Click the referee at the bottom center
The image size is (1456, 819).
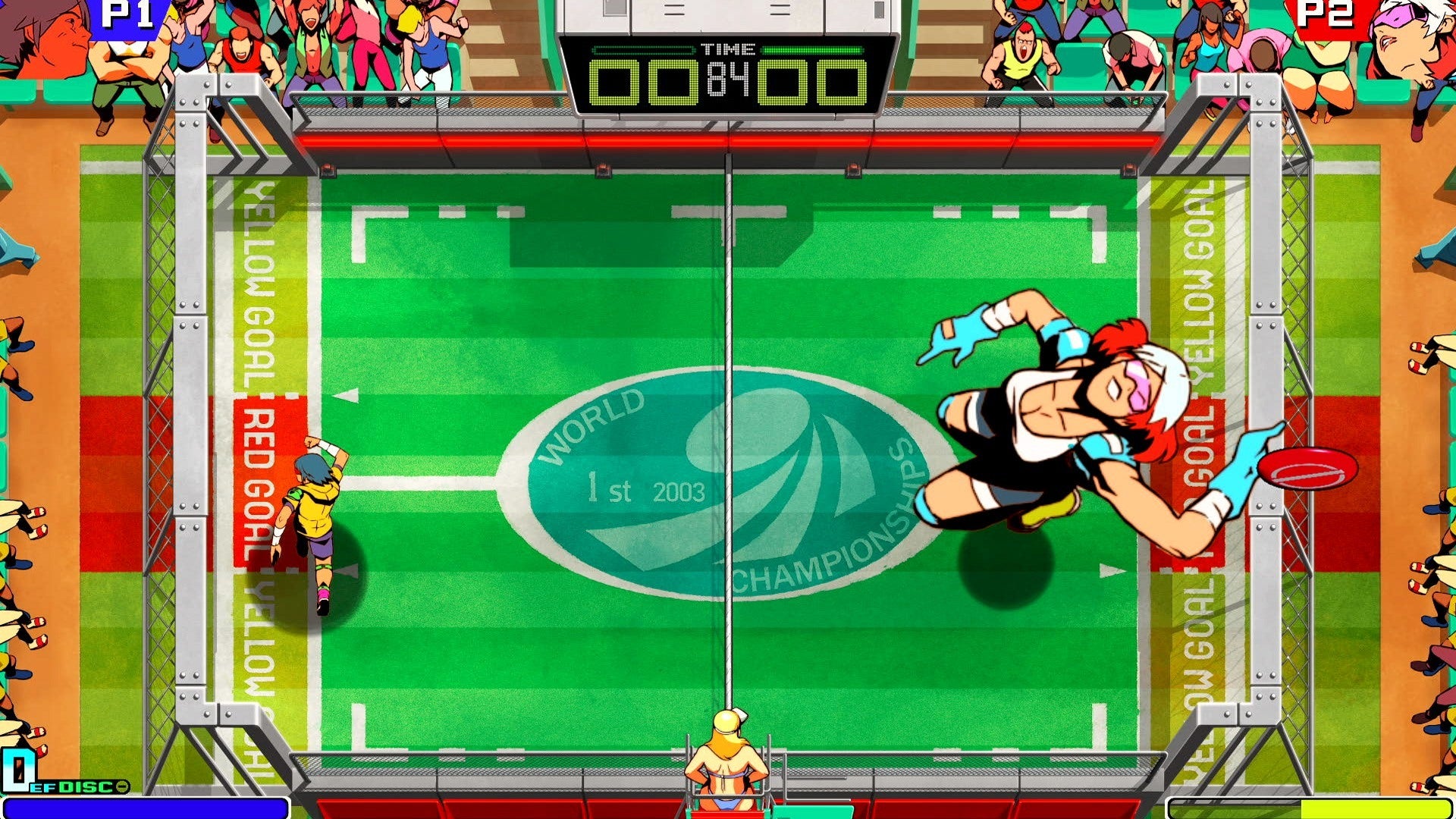pos(726,766)
